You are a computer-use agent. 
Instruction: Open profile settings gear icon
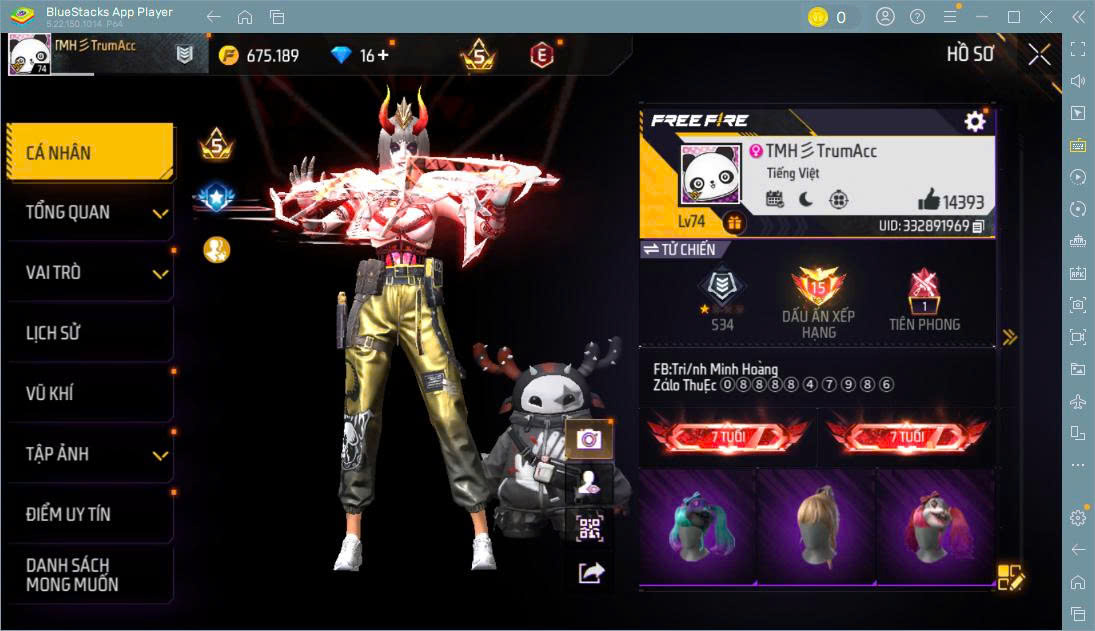(x=974, y=122)
